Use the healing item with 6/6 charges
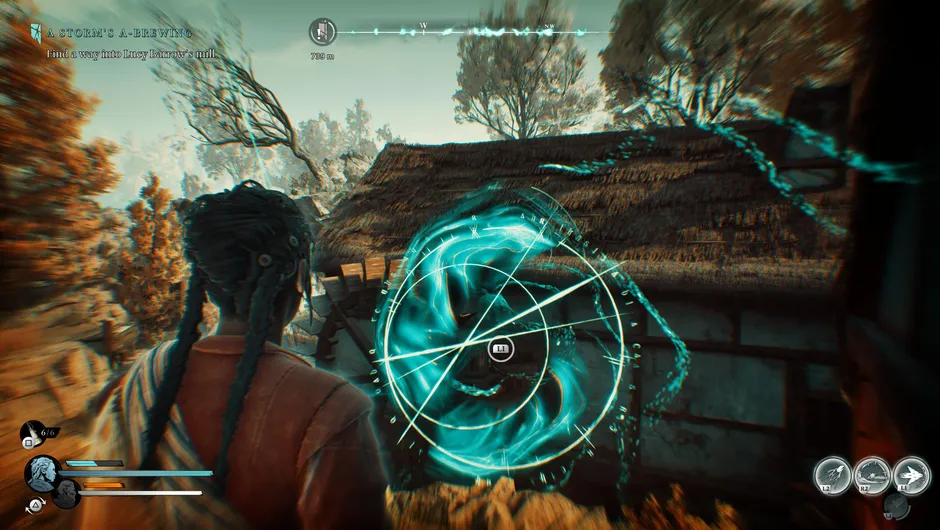This screenshot has height=530, width=940. pos(34,433)
